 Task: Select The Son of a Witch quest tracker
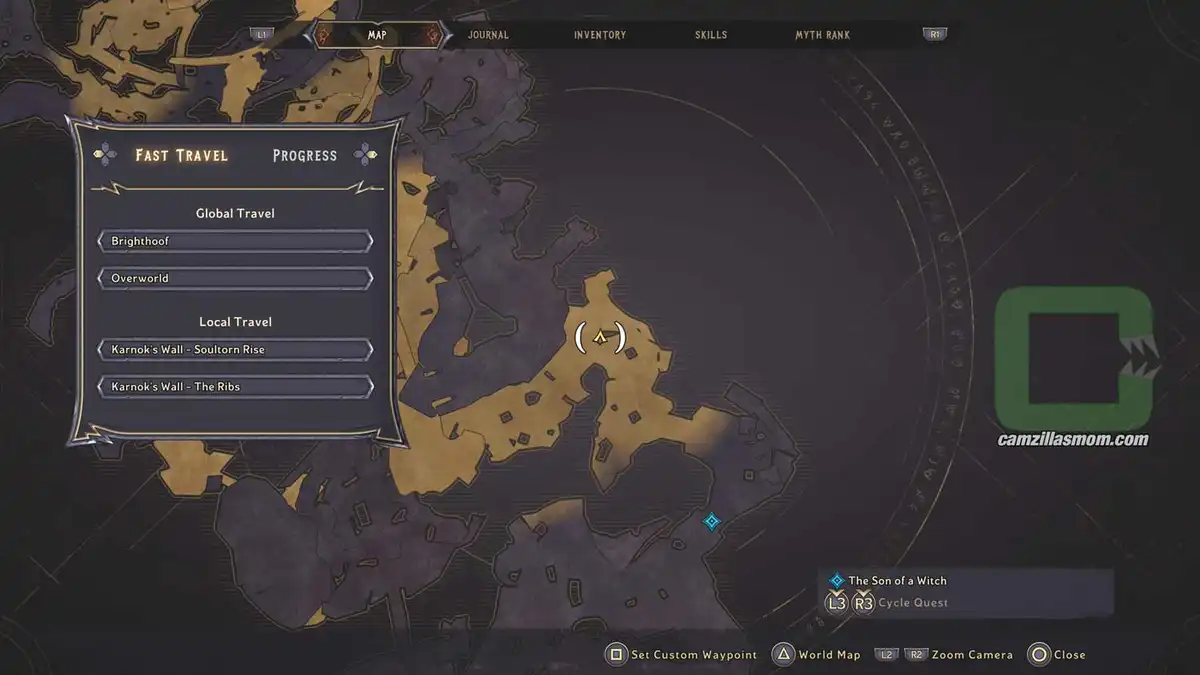tap(897, 580)
